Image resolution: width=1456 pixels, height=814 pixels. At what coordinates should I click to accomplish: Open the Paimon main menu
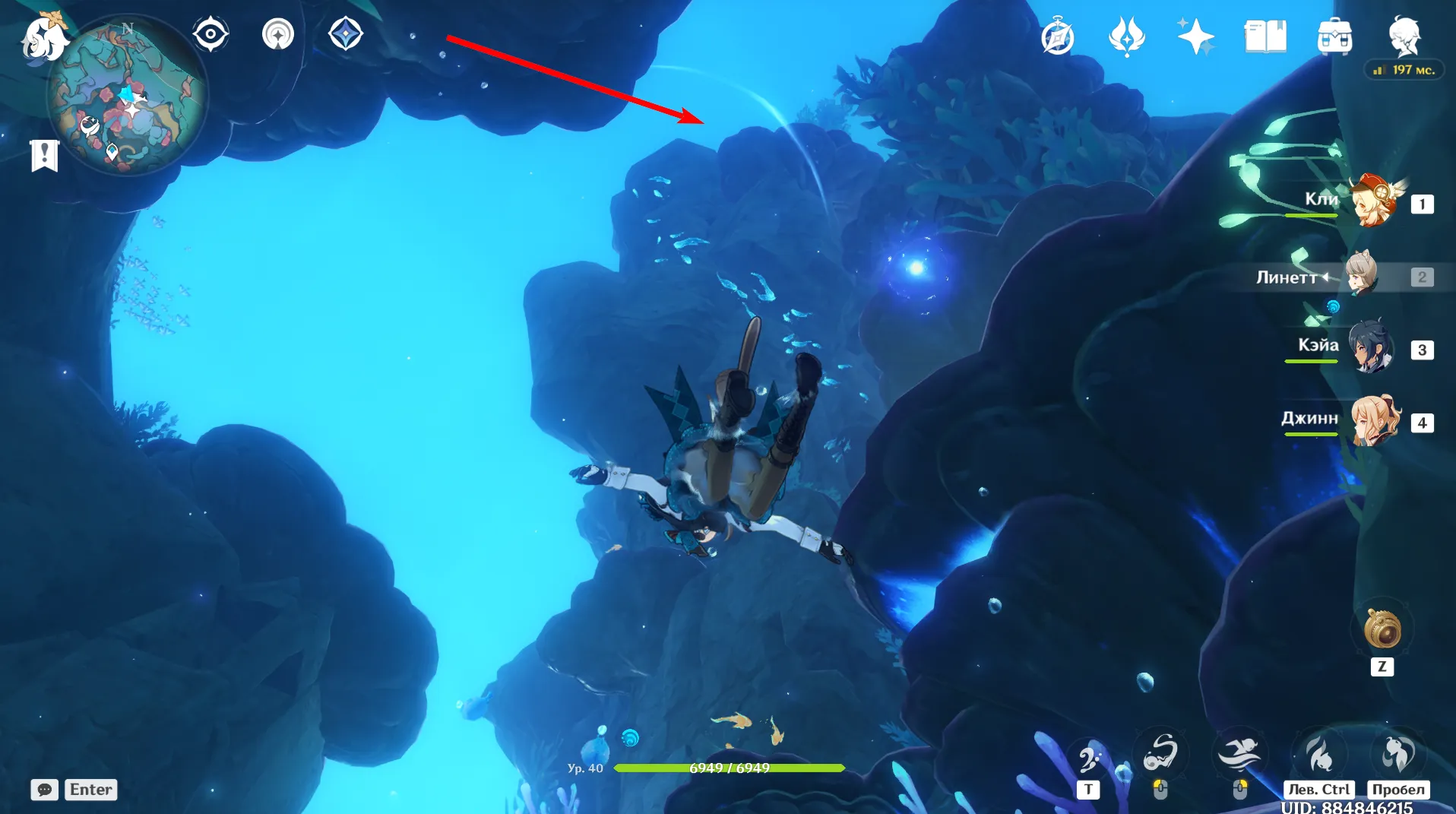tap(43, 38)
